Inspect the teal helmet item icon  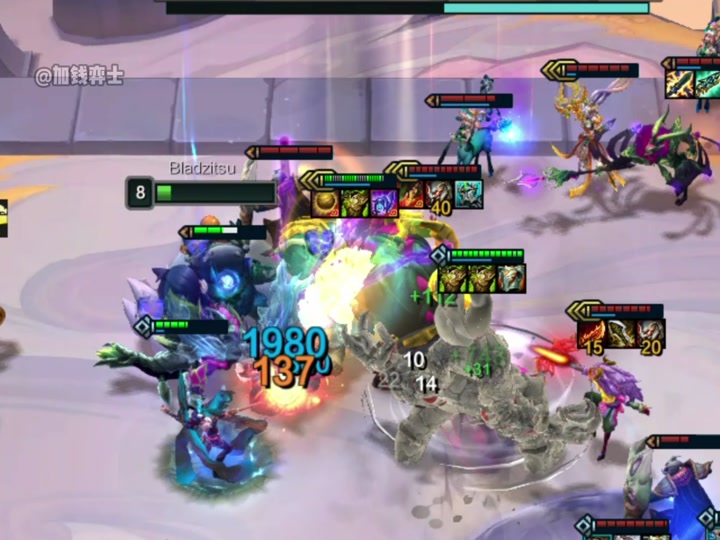click(469, 193)
